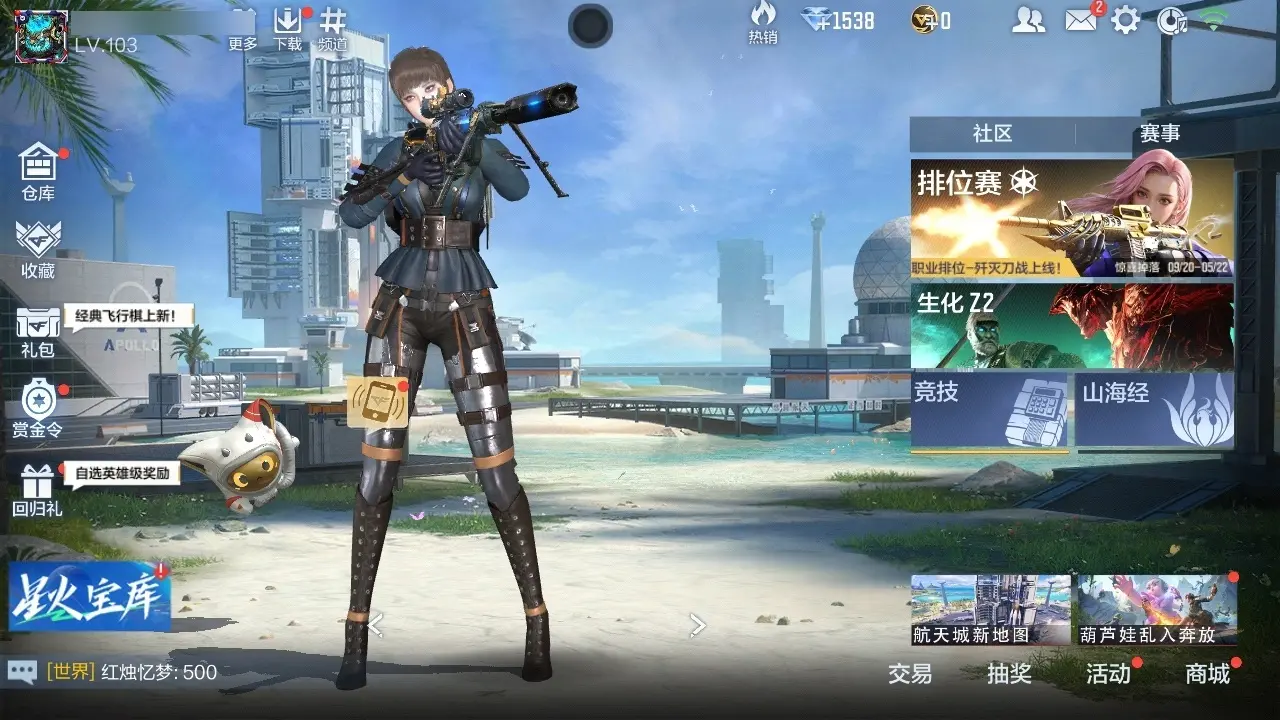
Task: Open the 星火宝库 treasure banner
Action: click(90, 596)
